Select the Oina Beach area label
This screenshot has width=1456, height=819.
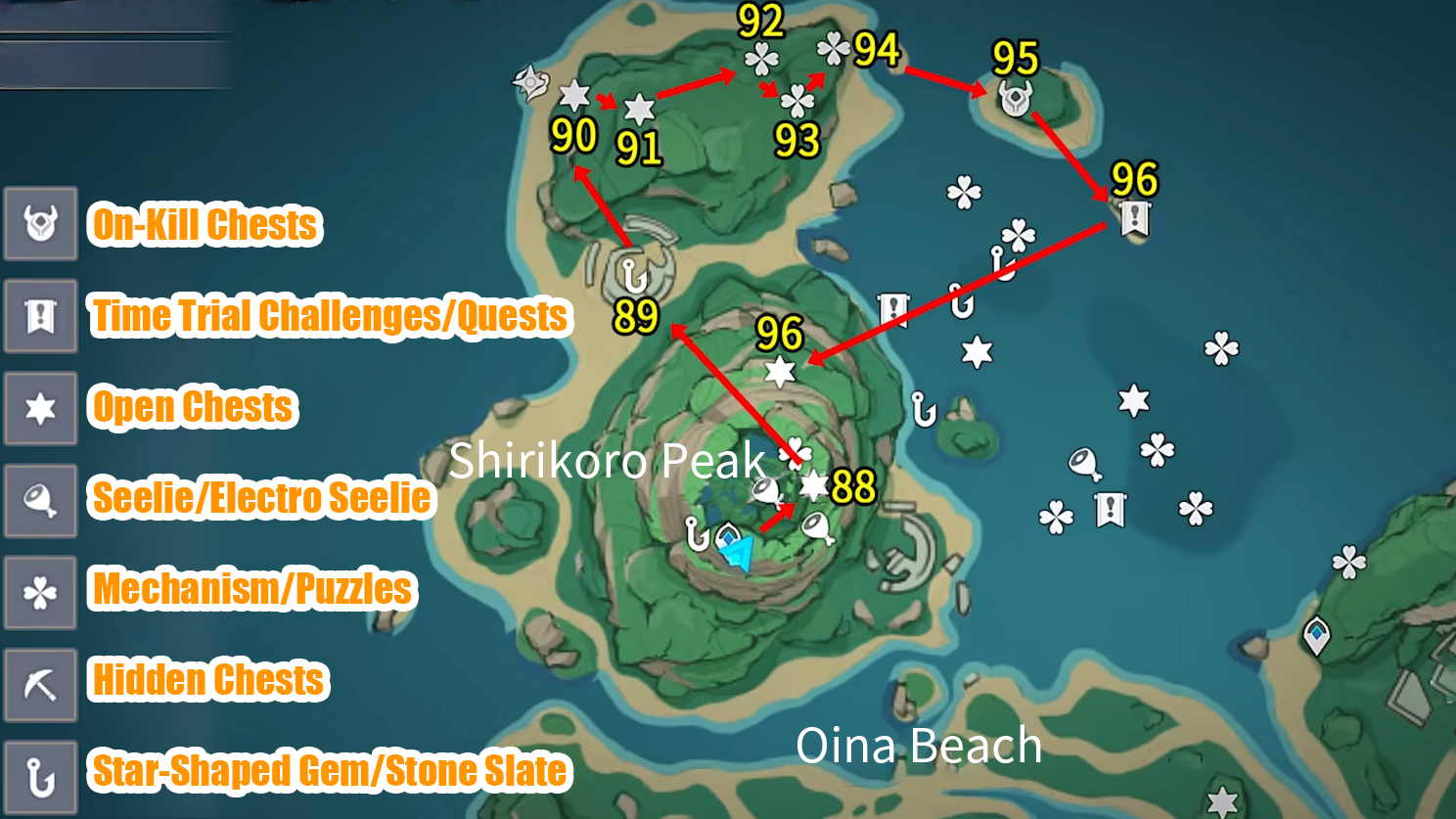pyautogui.click(x=921, y=745)
